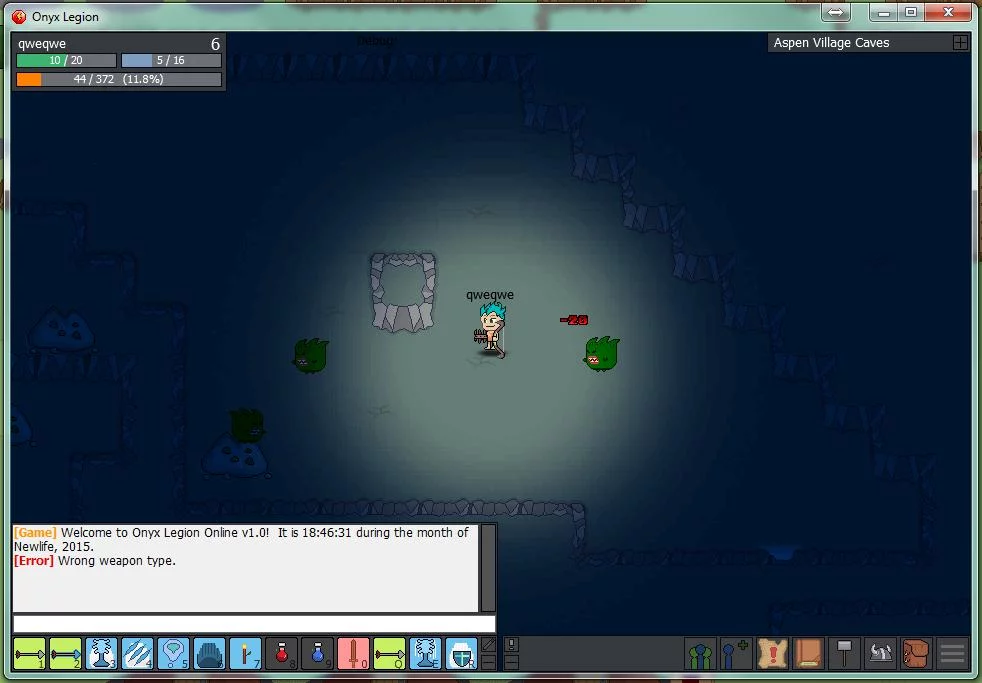982x683 pixels.
Task: Open the main menu hamburger button
Action: click(x=953, y=654)
